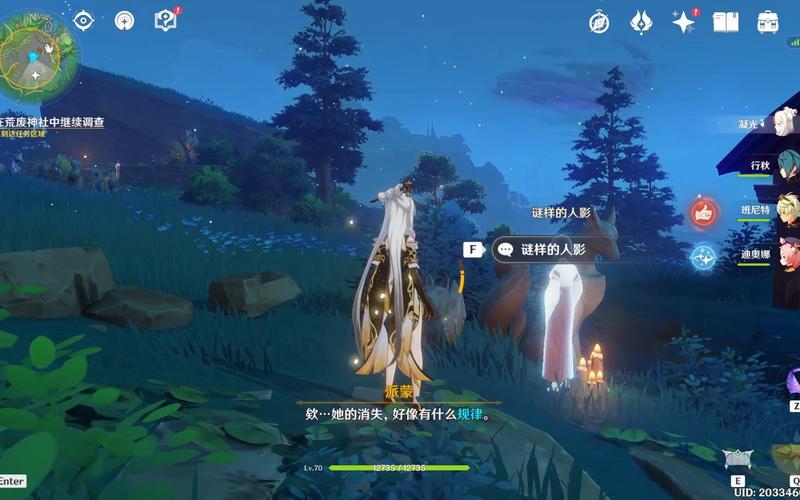The image size is (800, 500).
Task: Open the compass events icon
Action: tap(599, 22)
